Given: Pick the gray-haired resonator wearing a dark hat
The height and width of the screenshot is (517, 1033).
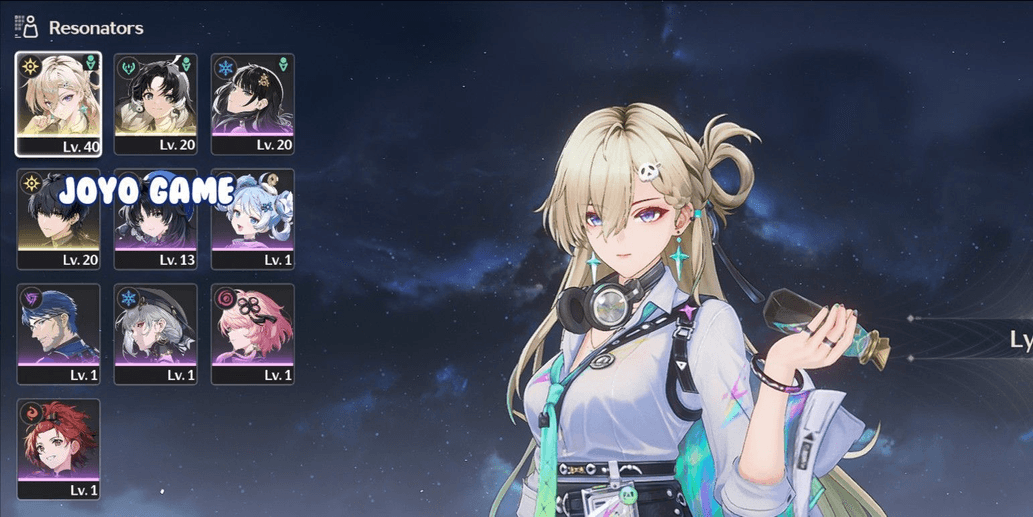Looking at the screenshot, I should click(155, 334).
